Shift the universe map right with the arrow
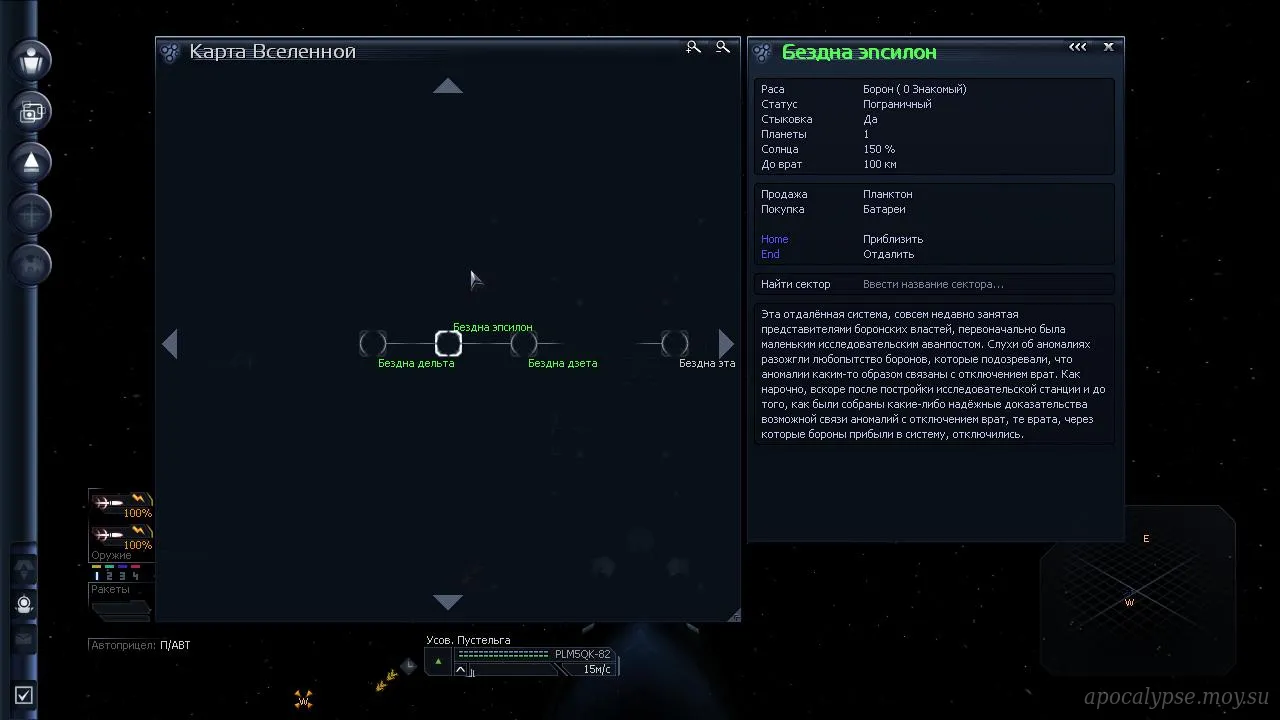The image size is (1280, 720). point(726,344)
